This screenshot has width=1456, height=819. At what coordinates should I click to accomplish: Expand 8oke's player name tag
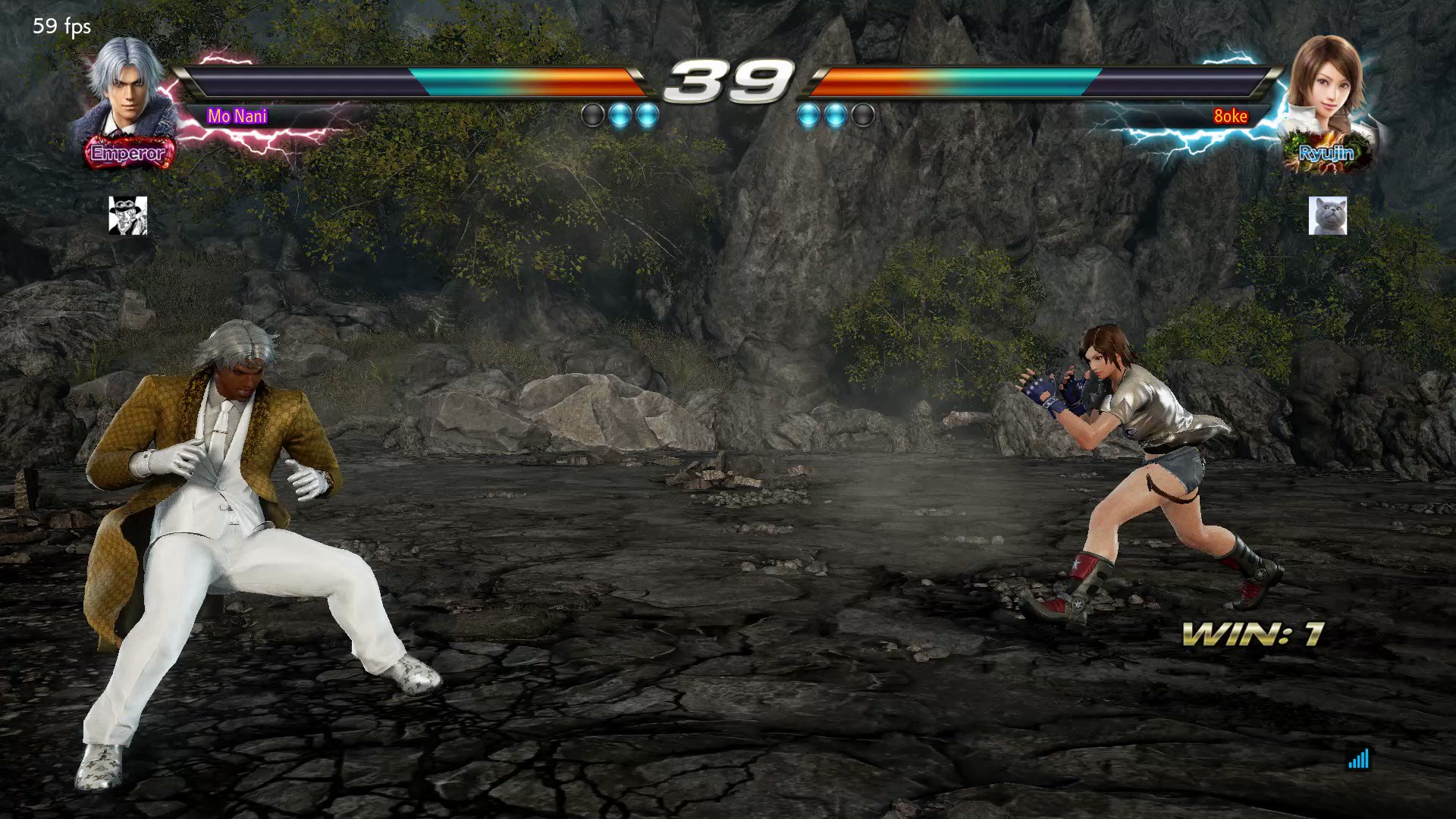(x=1230, y=115)
